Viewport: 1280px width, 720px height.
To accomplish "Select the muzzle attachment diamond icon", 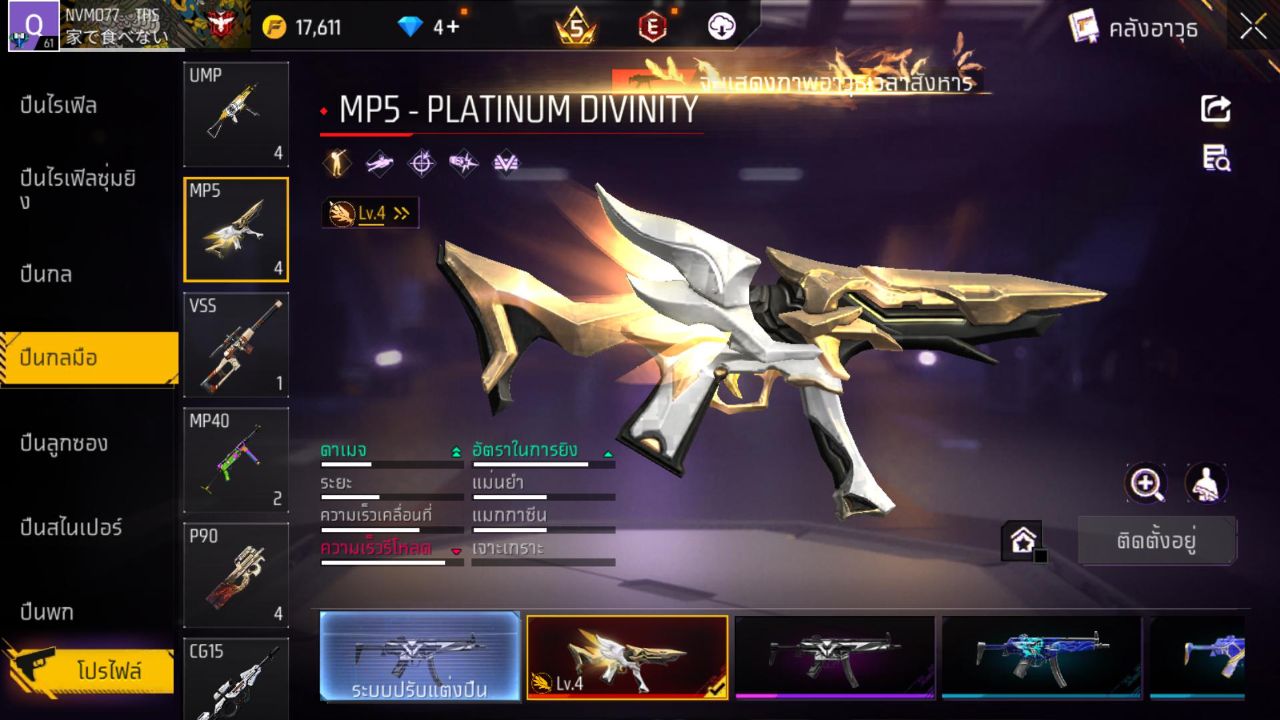I will click(x=462, y=163).
